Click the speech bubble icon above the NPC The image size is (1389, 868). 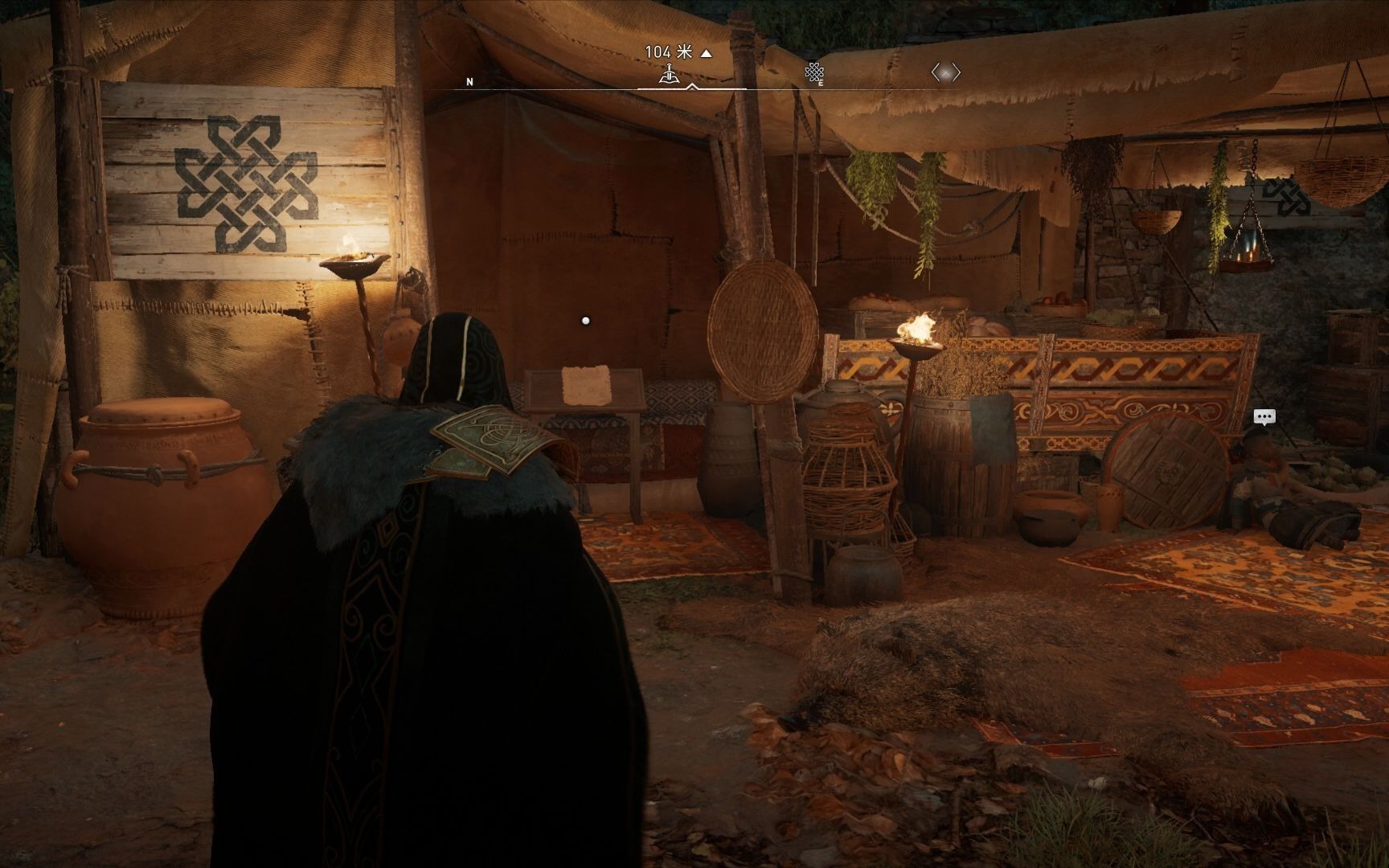1264,416
